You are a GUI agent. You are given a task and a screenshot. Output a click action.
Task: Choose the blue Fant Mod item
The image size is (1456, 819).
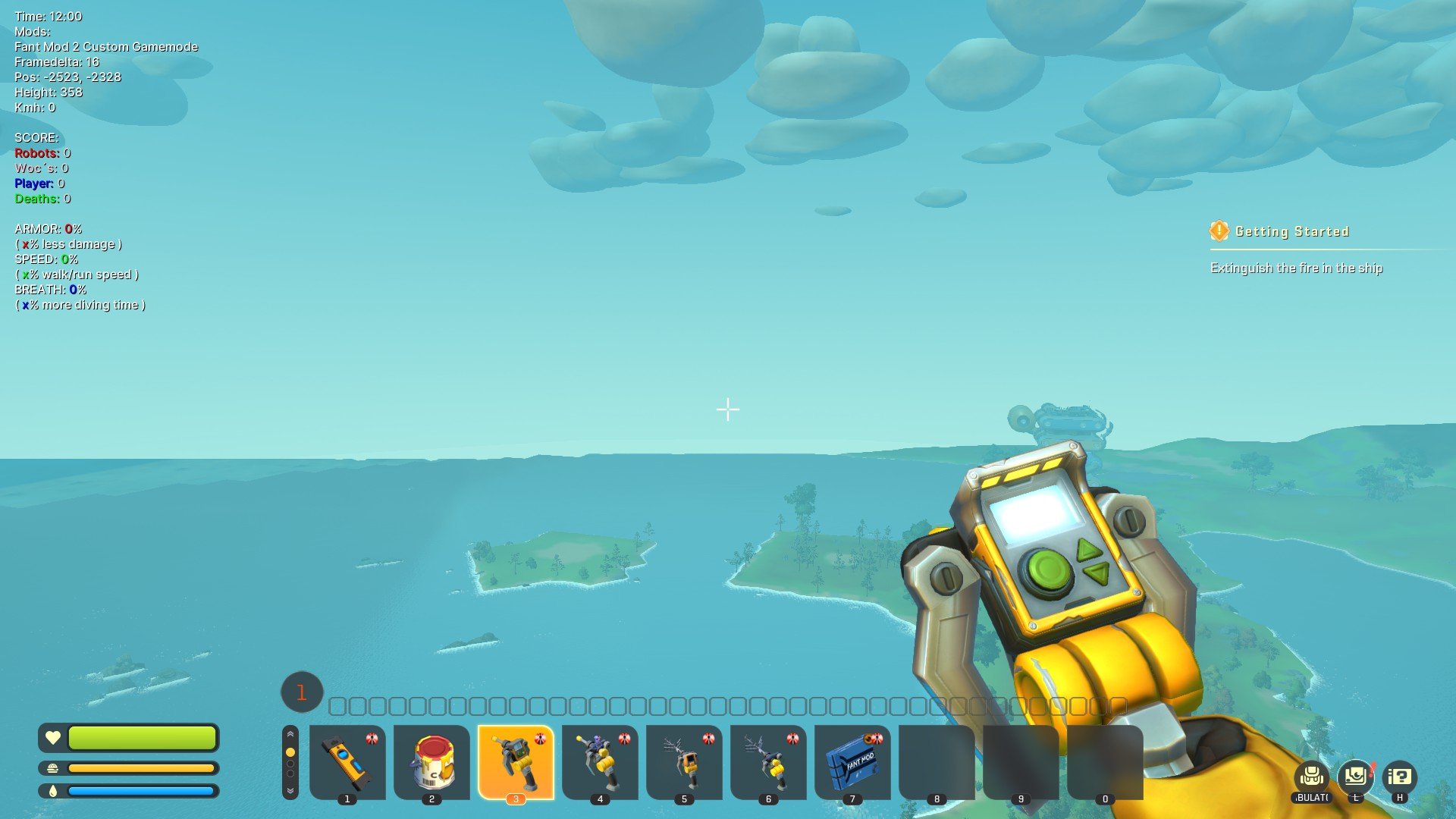click(x=852, y=761)
